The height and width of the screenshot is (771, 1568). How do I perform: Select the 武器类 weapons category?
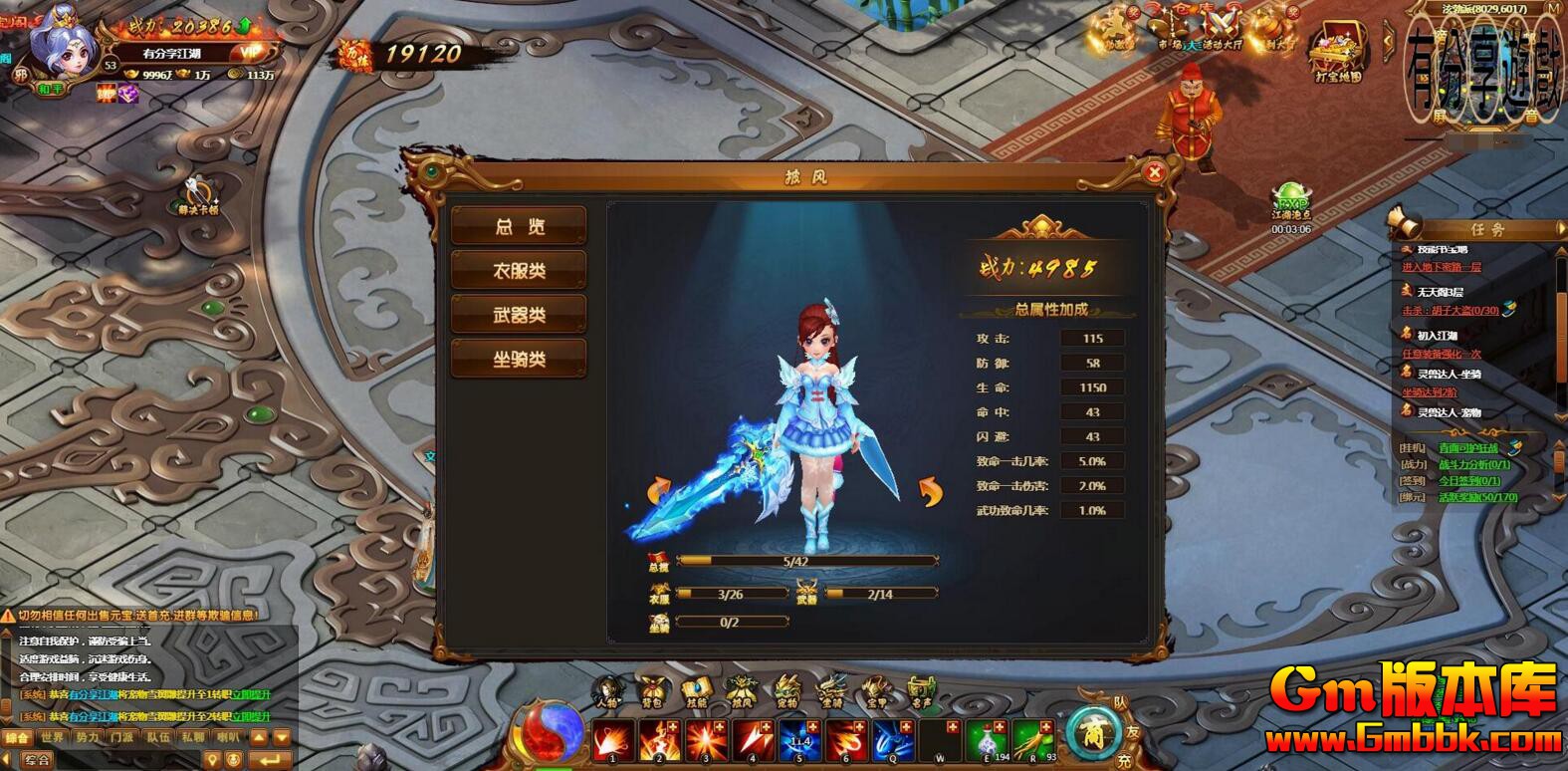tap(519, 313)
